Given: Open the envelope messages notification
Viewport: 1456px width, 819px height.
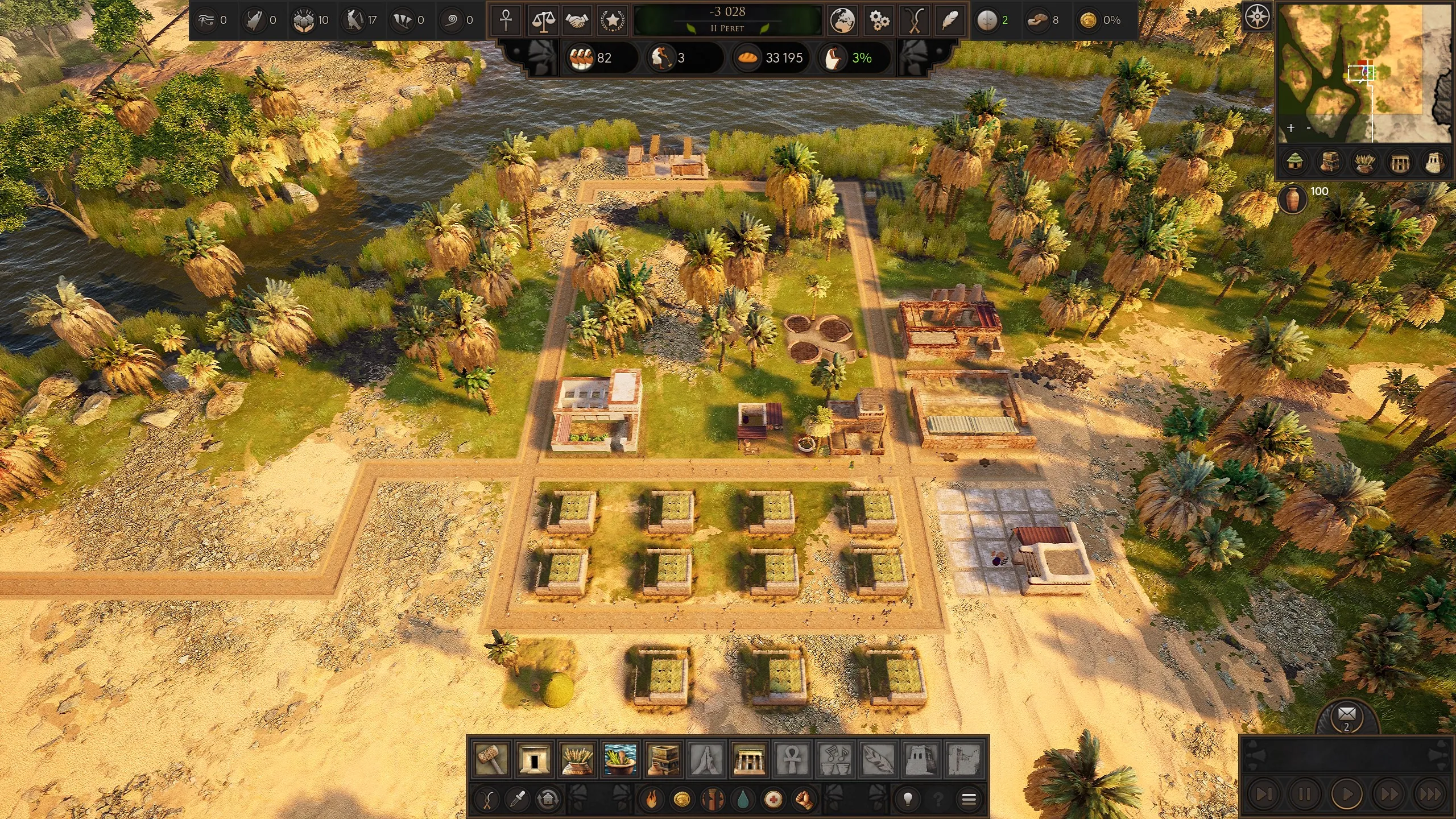Looking at the screenshot, I should [x=1346, y=715].
